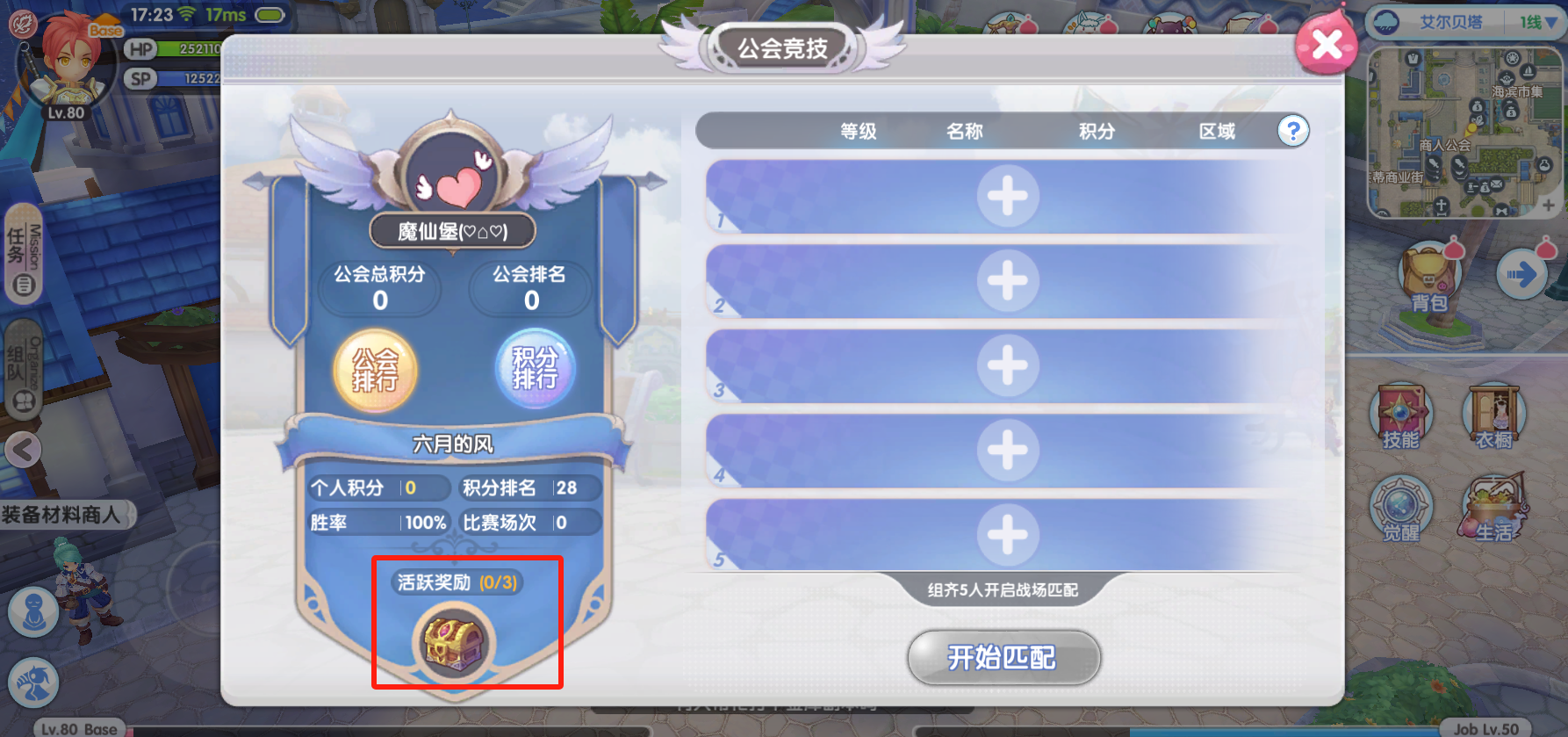Add a member to team slot 1

click(x=1006, y=197)
